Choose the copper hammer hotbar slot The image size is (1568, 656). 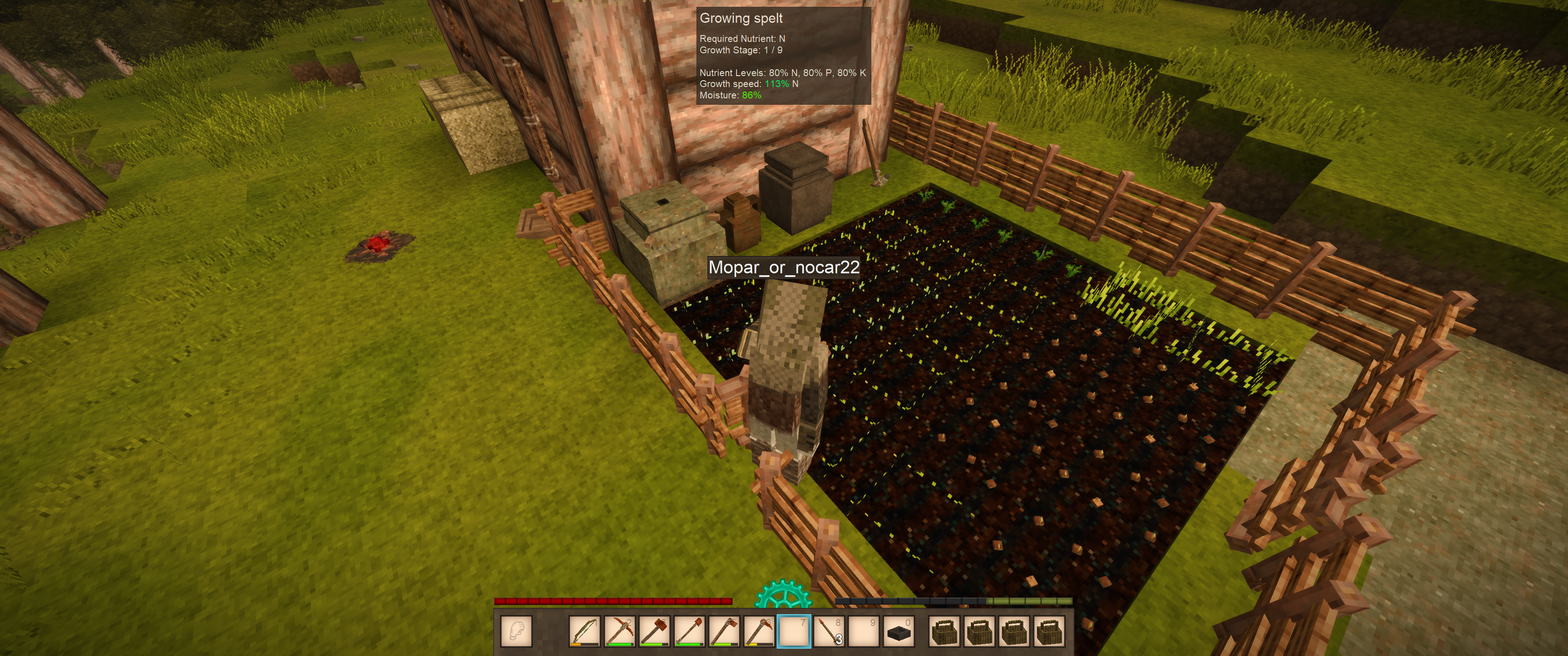(x=655, y=631)
